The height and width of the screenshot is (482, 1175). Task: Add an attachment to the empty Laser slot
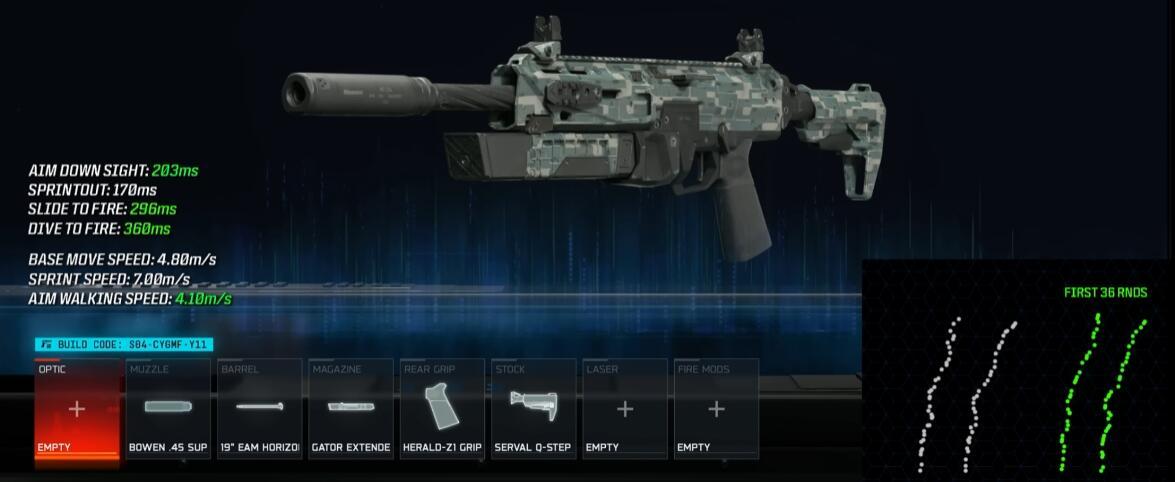click(624, 409)
